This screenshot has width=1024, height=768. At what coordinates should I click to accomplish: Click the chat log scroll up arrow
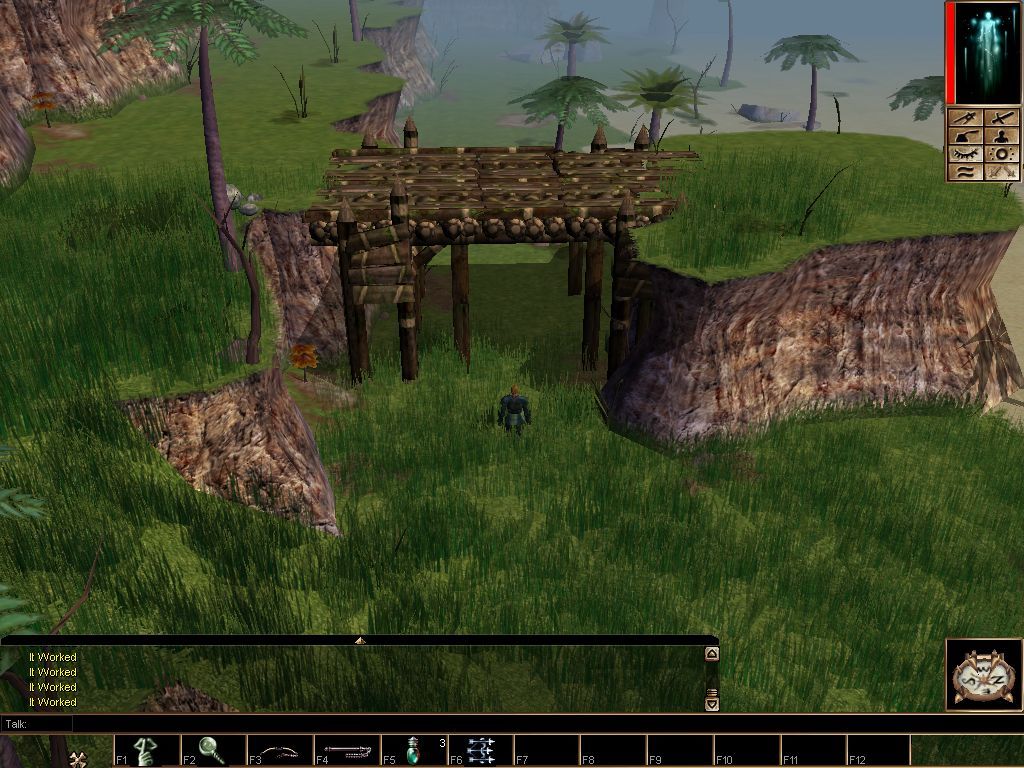coord(711,654)
